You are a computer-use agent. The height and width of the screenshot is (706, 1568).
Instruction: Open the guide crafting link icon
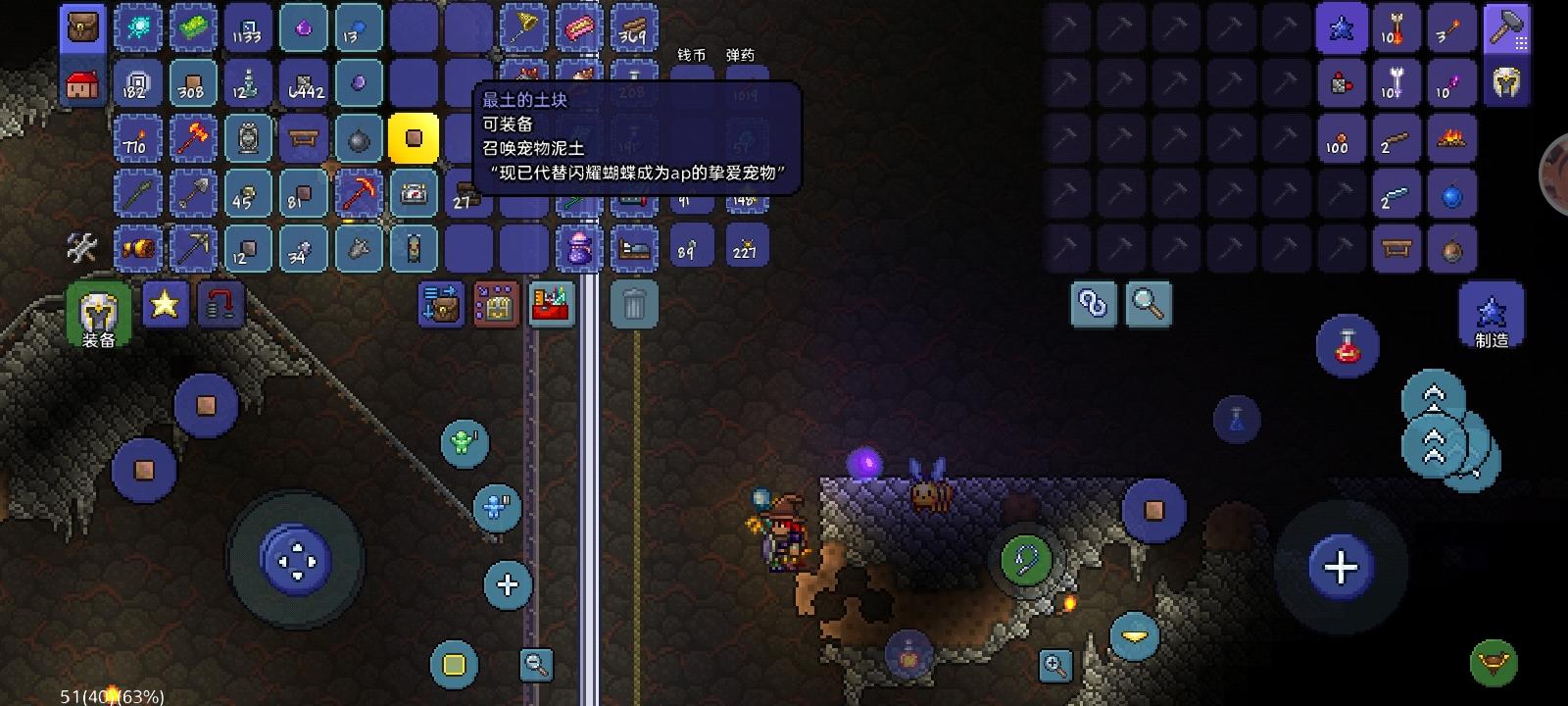(x=1093, y=304)
